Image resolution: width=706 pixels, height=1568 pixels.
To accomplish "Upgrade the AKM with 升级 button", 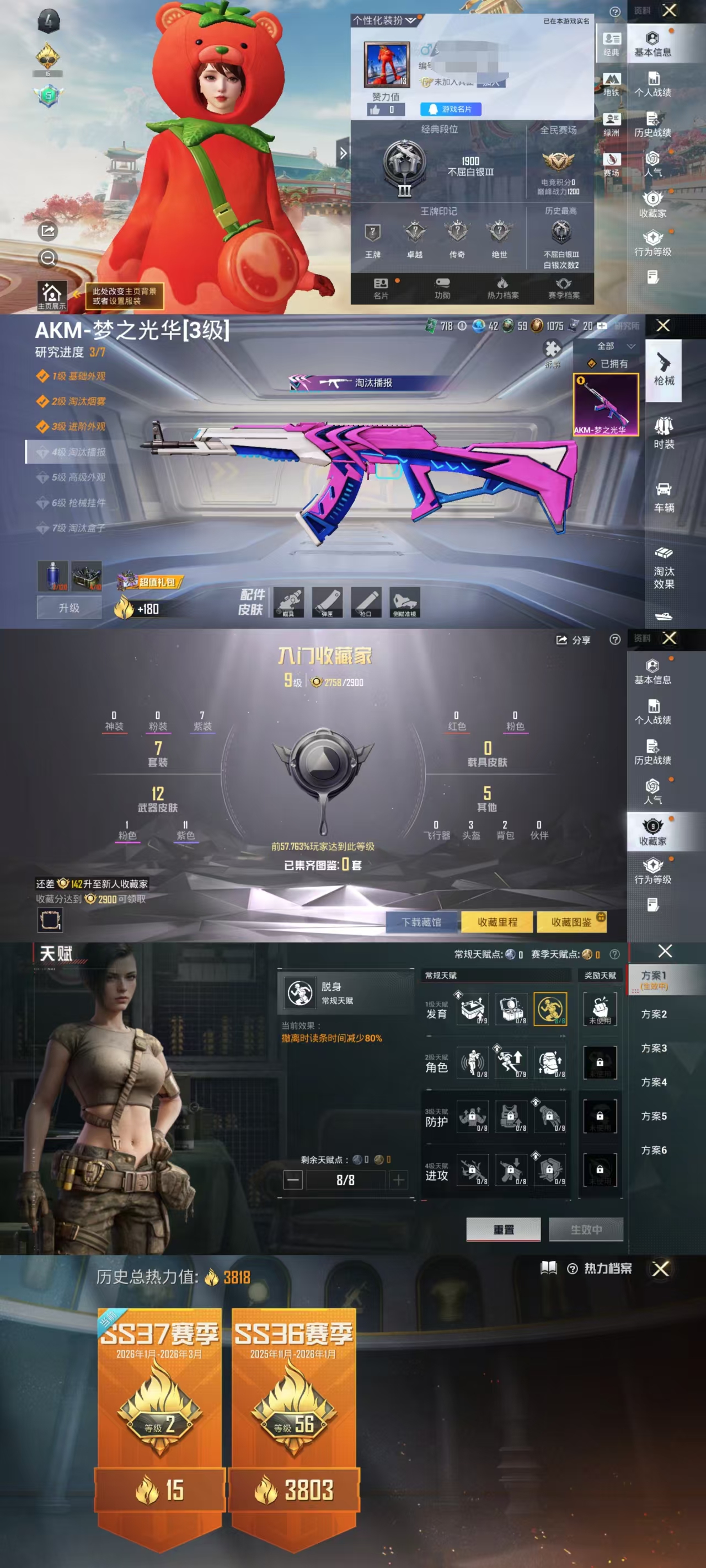I will point(69,608).
